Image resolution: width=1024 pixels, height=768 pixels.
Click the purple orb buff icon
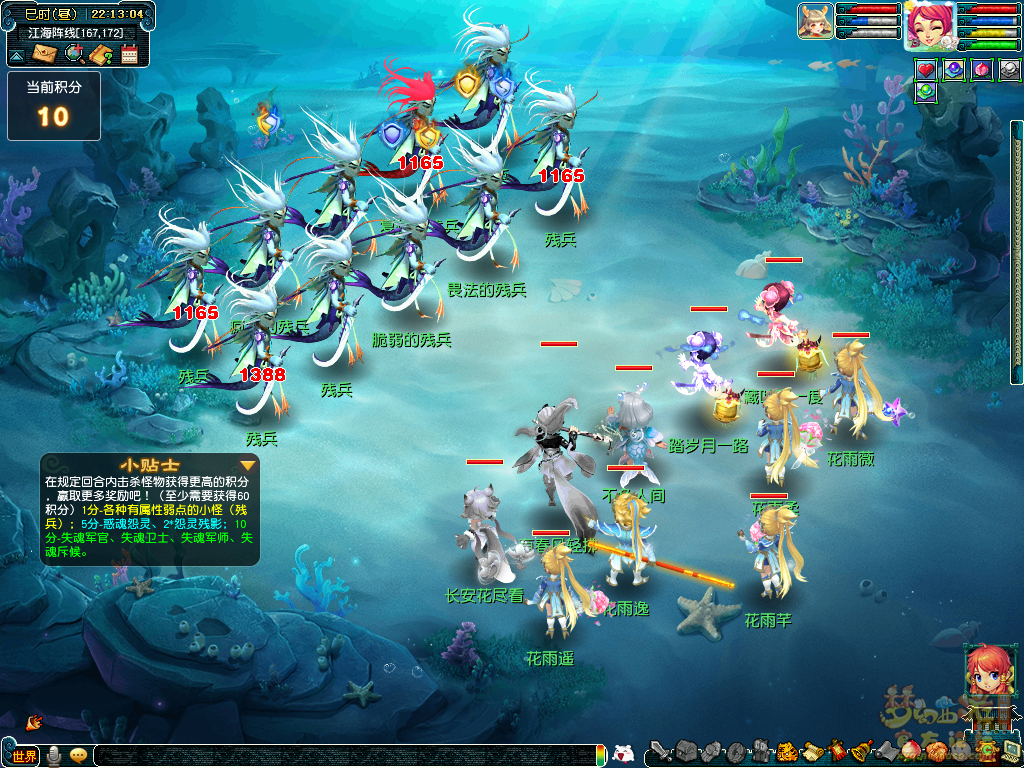954,70
